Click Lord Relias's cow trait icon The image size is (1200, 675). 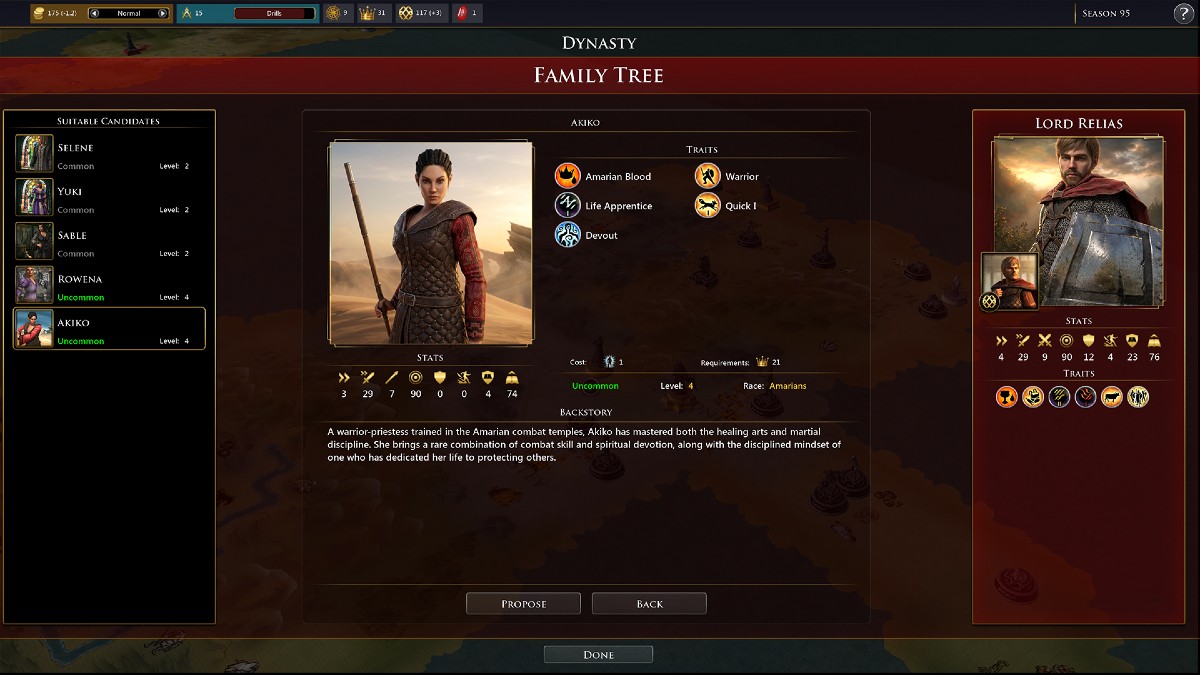1111,397
